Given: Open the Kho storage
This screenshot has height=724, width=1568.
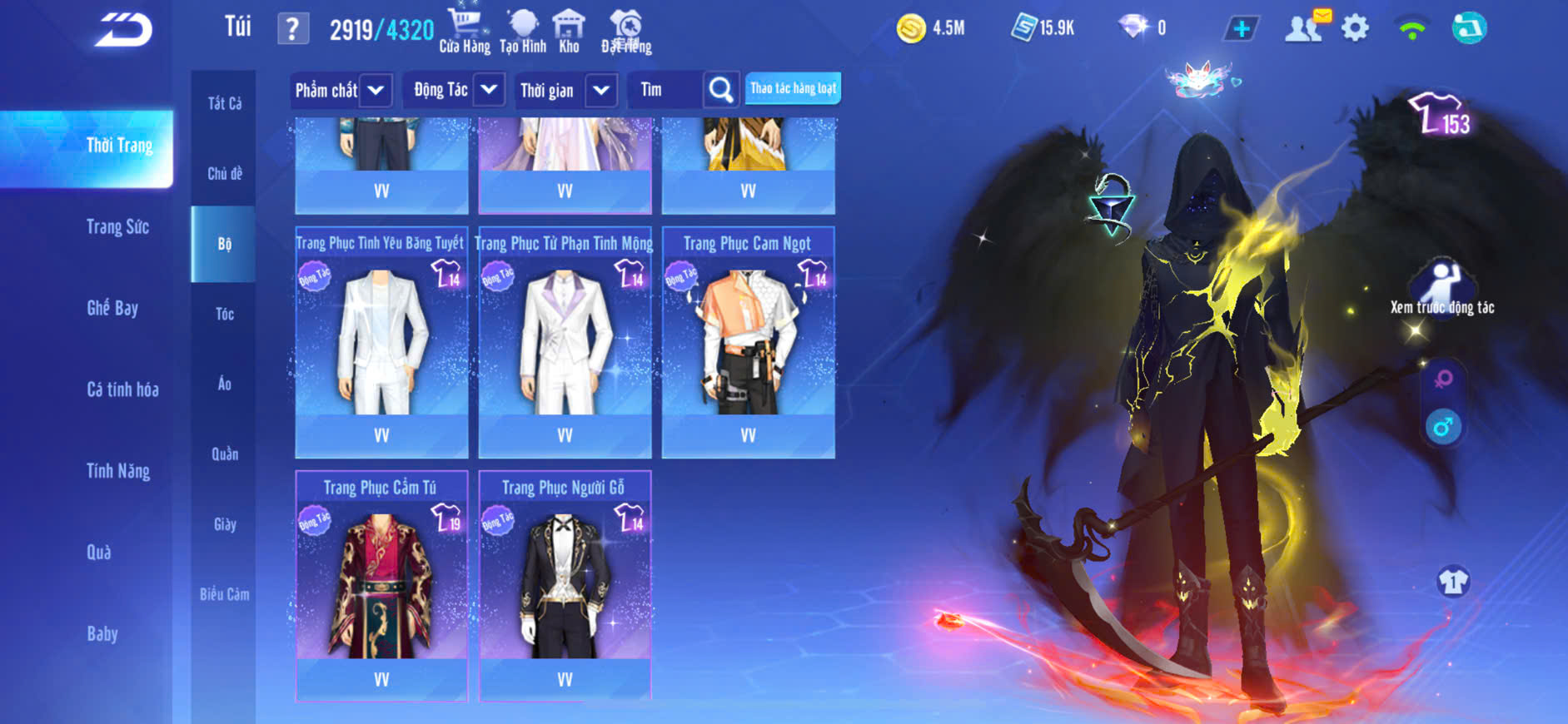Looking at the screenshot, I should coord(569,31).
